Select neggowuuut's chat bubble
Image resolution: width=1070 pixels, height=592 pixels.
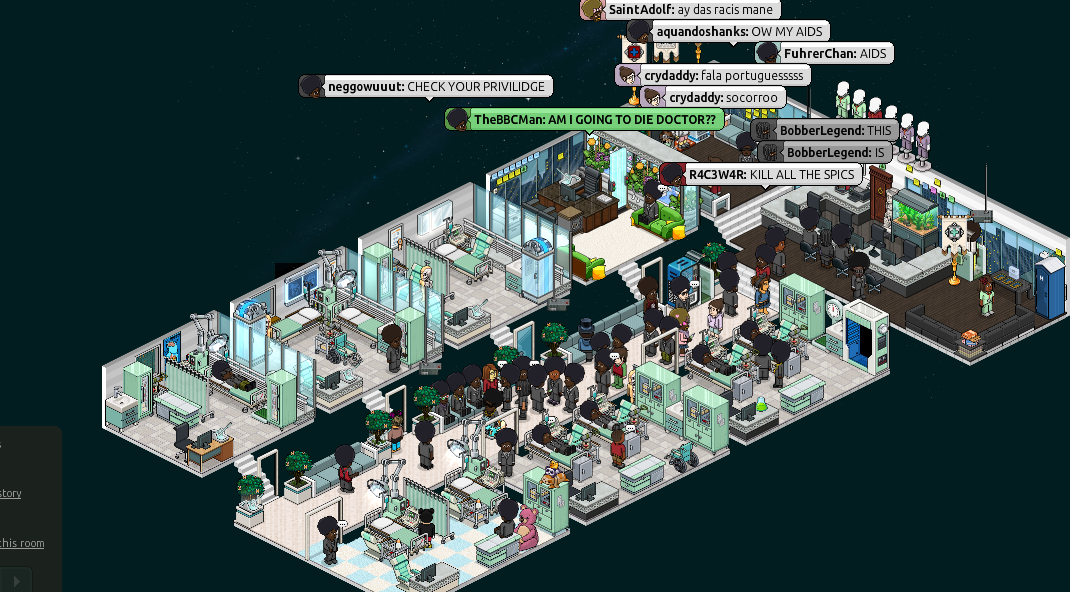[x=426, y=87]
